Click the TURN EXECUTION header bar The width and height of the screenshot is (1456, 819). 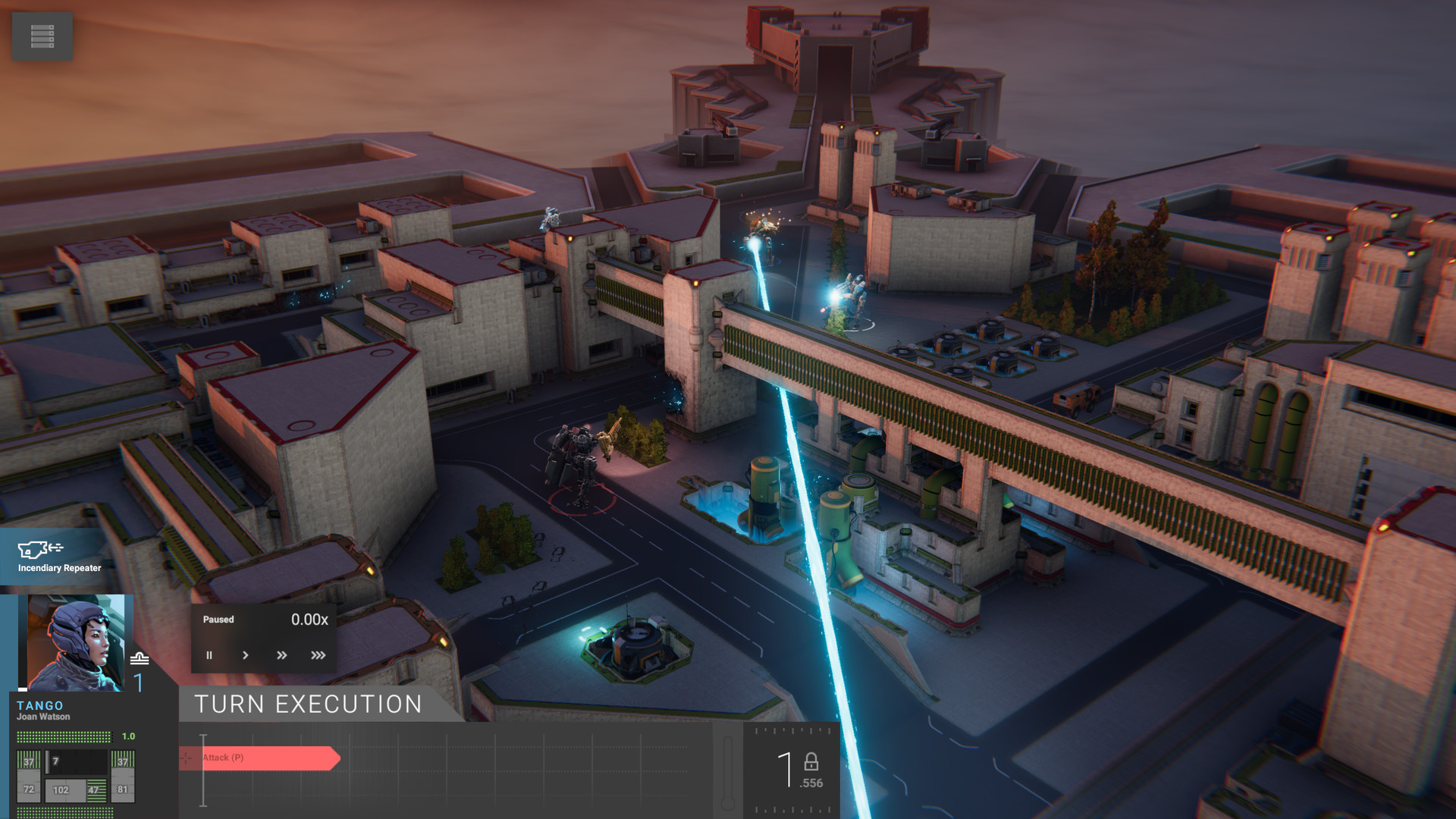pyautogui.click(x=307, y=704)
